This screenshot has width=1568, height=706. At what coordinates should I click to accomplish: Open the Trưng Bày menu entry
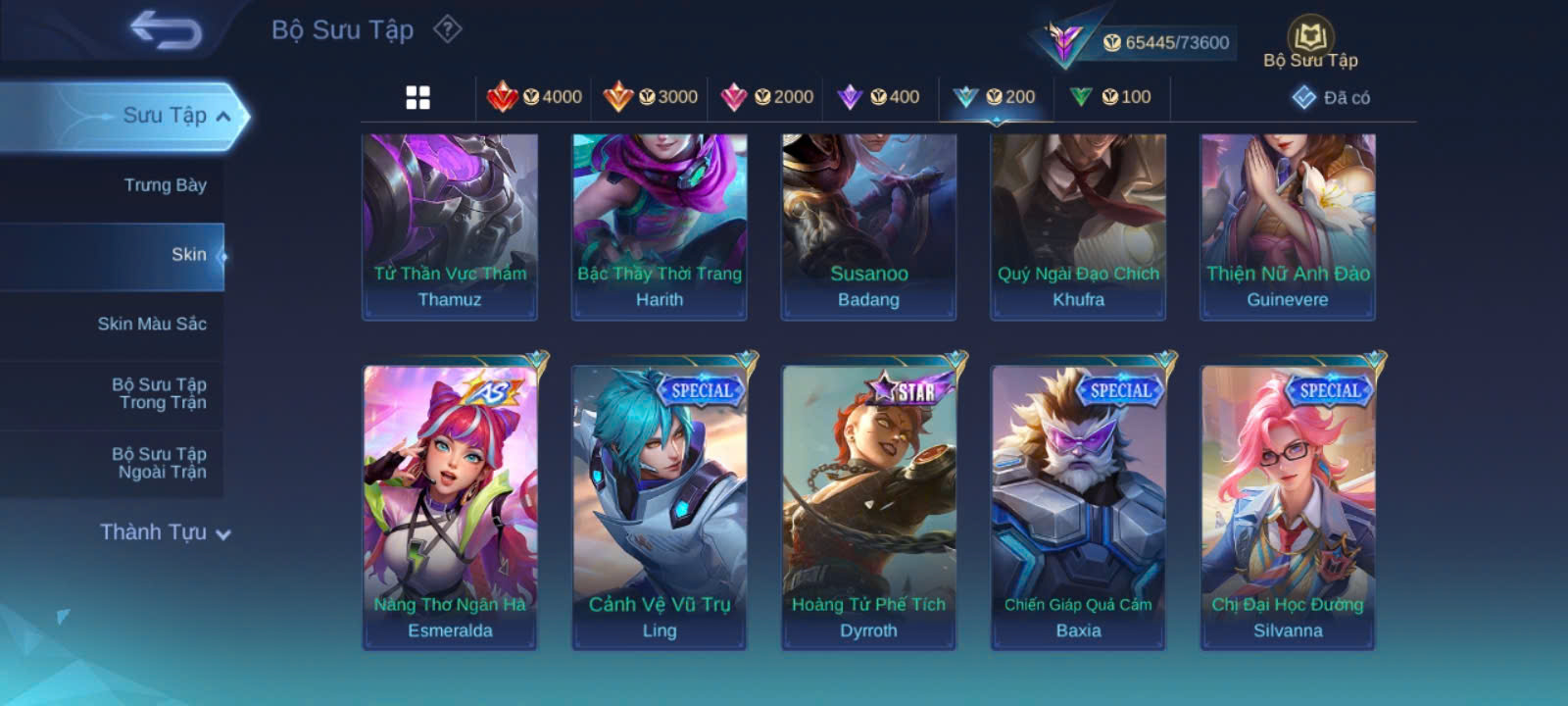pyautogui.click(x=165, y=185)
